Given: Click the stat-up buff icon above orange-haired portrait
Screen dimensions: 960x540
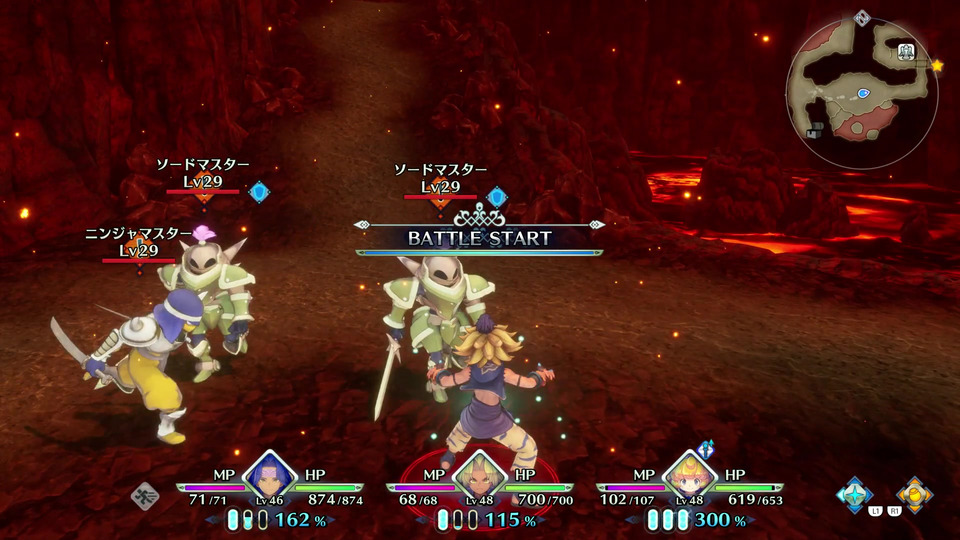Looking at the screenshot, I should tap(708, 448).
